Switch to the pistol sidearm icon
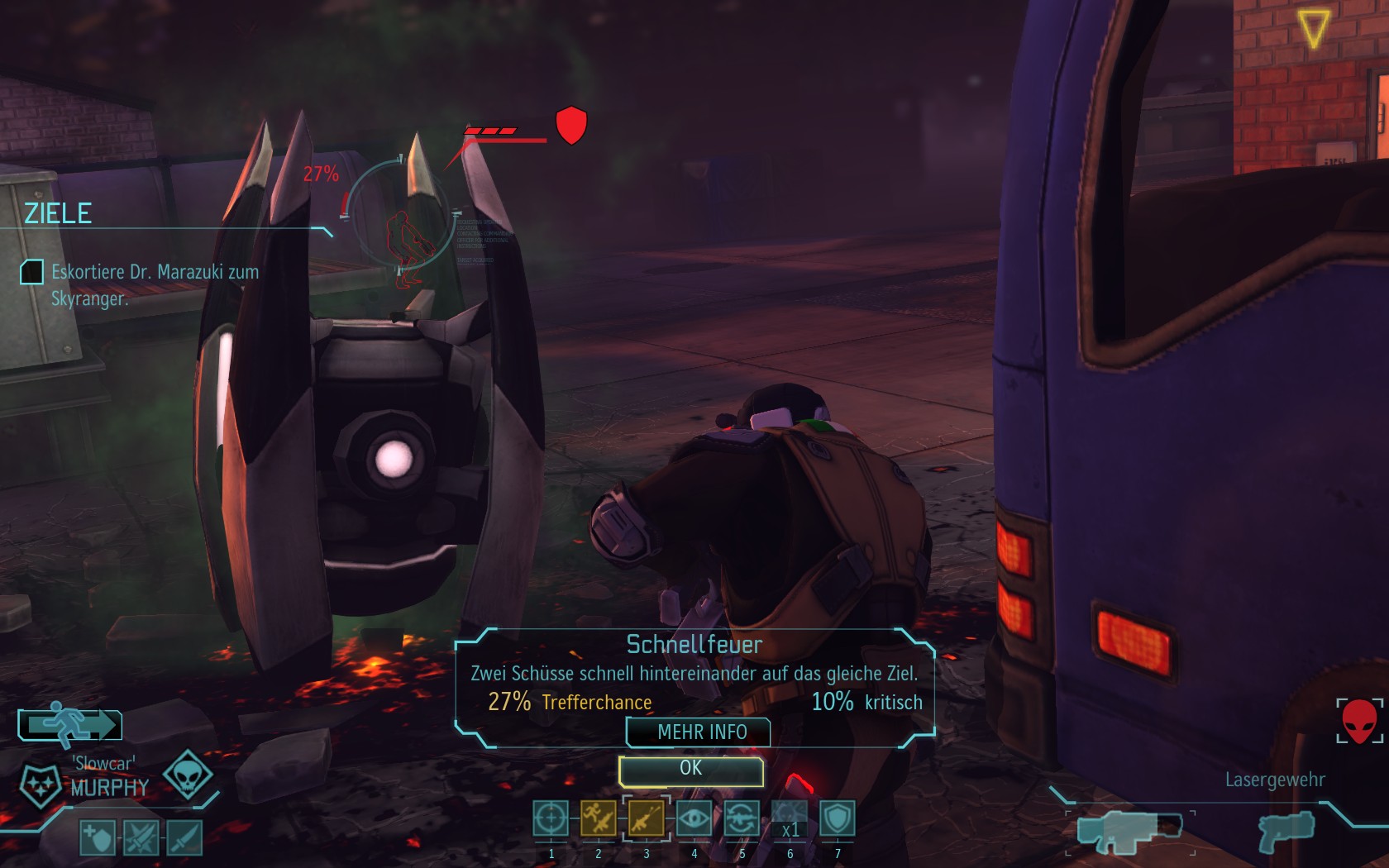 [1286, 829]
